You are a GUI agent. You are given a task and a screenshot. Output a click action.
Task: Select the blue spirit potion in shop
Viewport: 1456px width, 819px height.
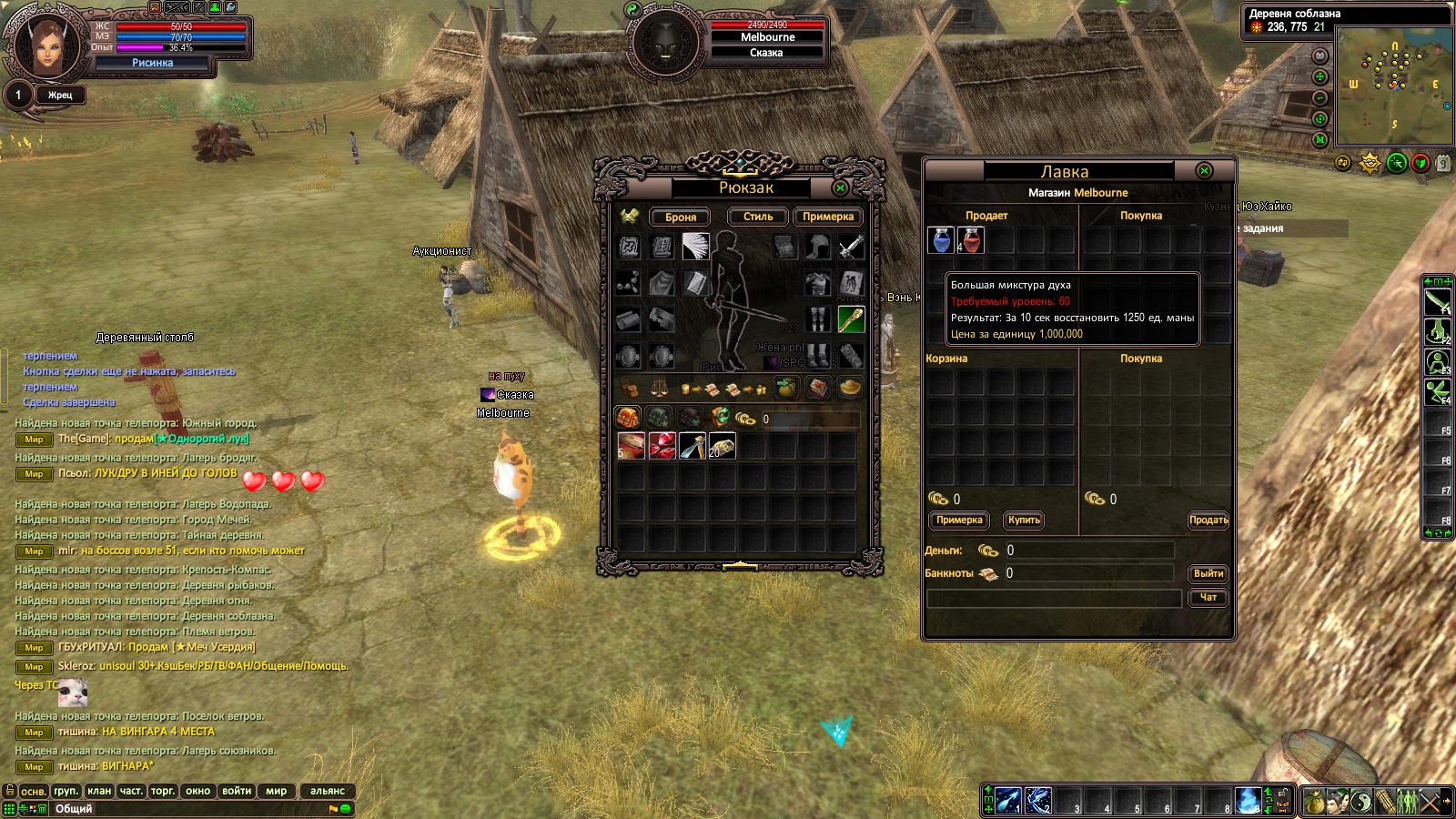(x=941, y=240)
